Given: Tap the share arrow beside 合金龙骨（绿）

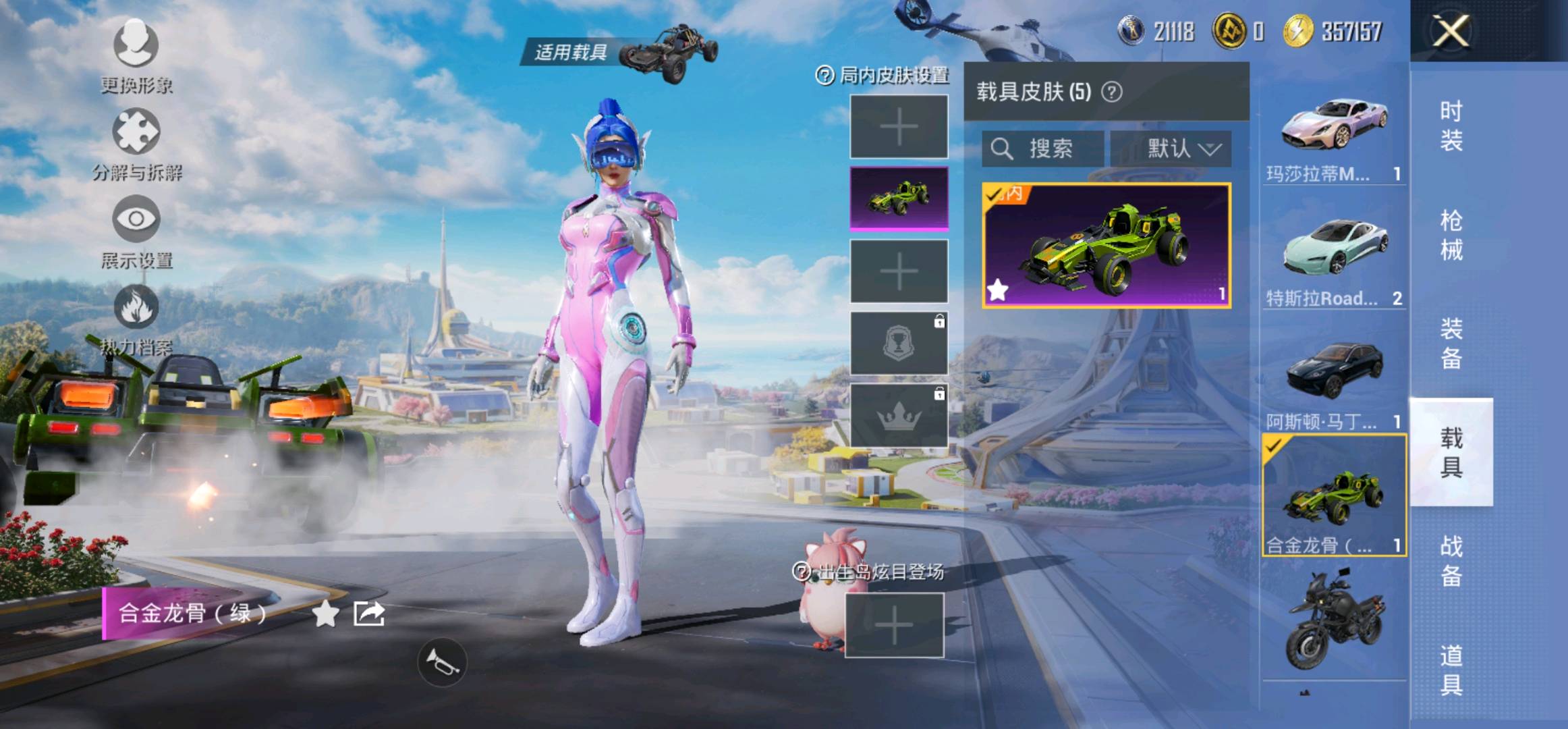Looking at the screenshot, I should tap(369, 614).
